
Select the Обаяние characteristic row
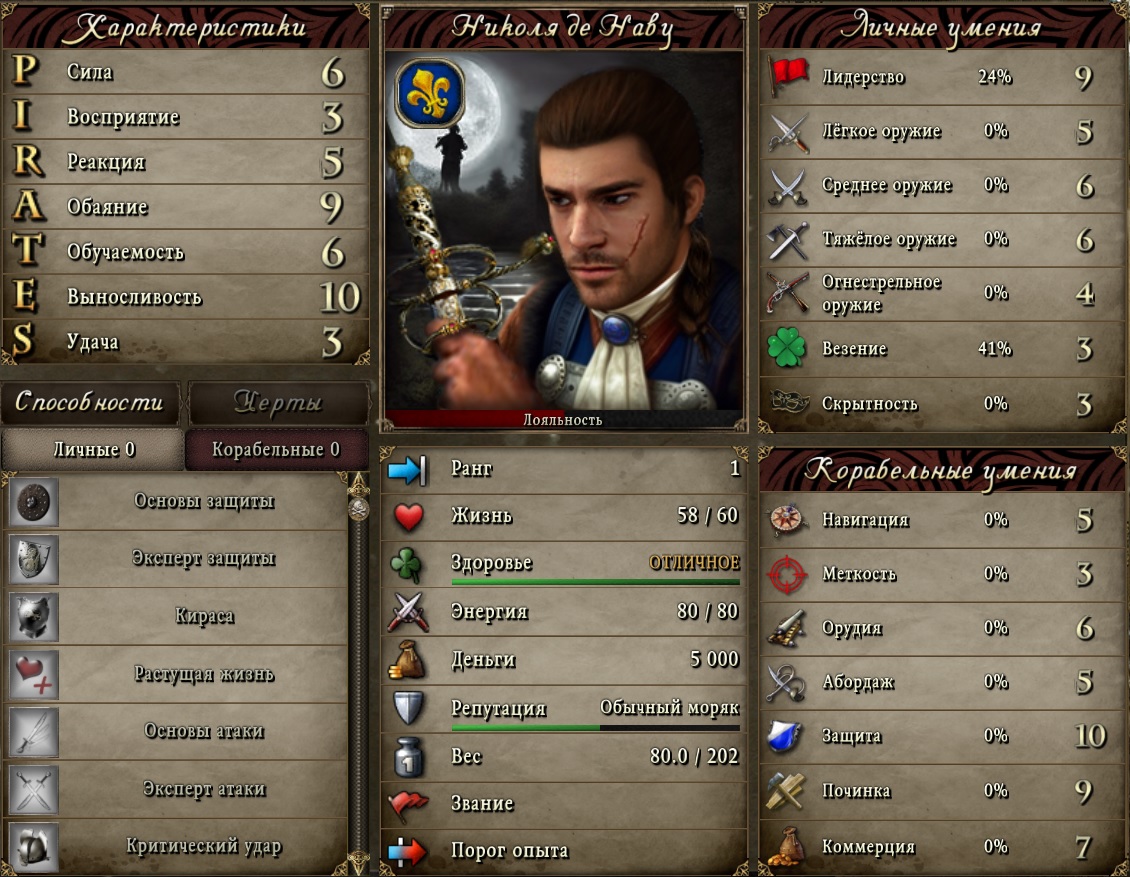click(x=185, y=207)
